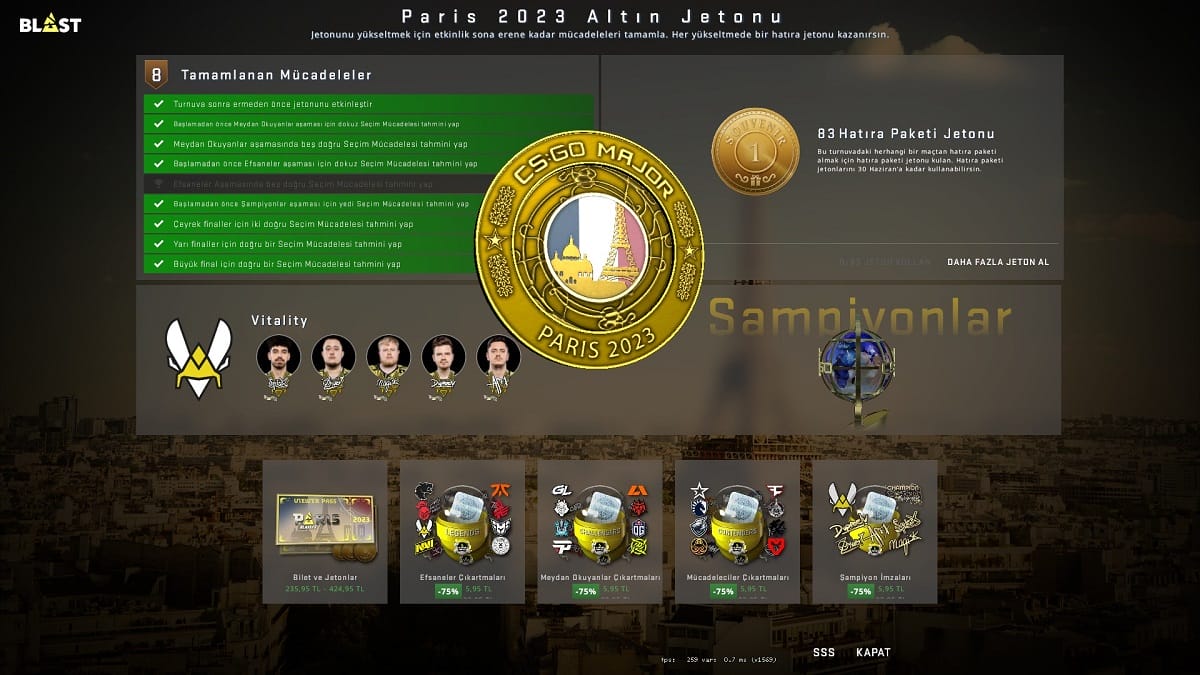Click the DAHA FAZLA JETON AL button
Screen dimensions: 1200x675
998,262
